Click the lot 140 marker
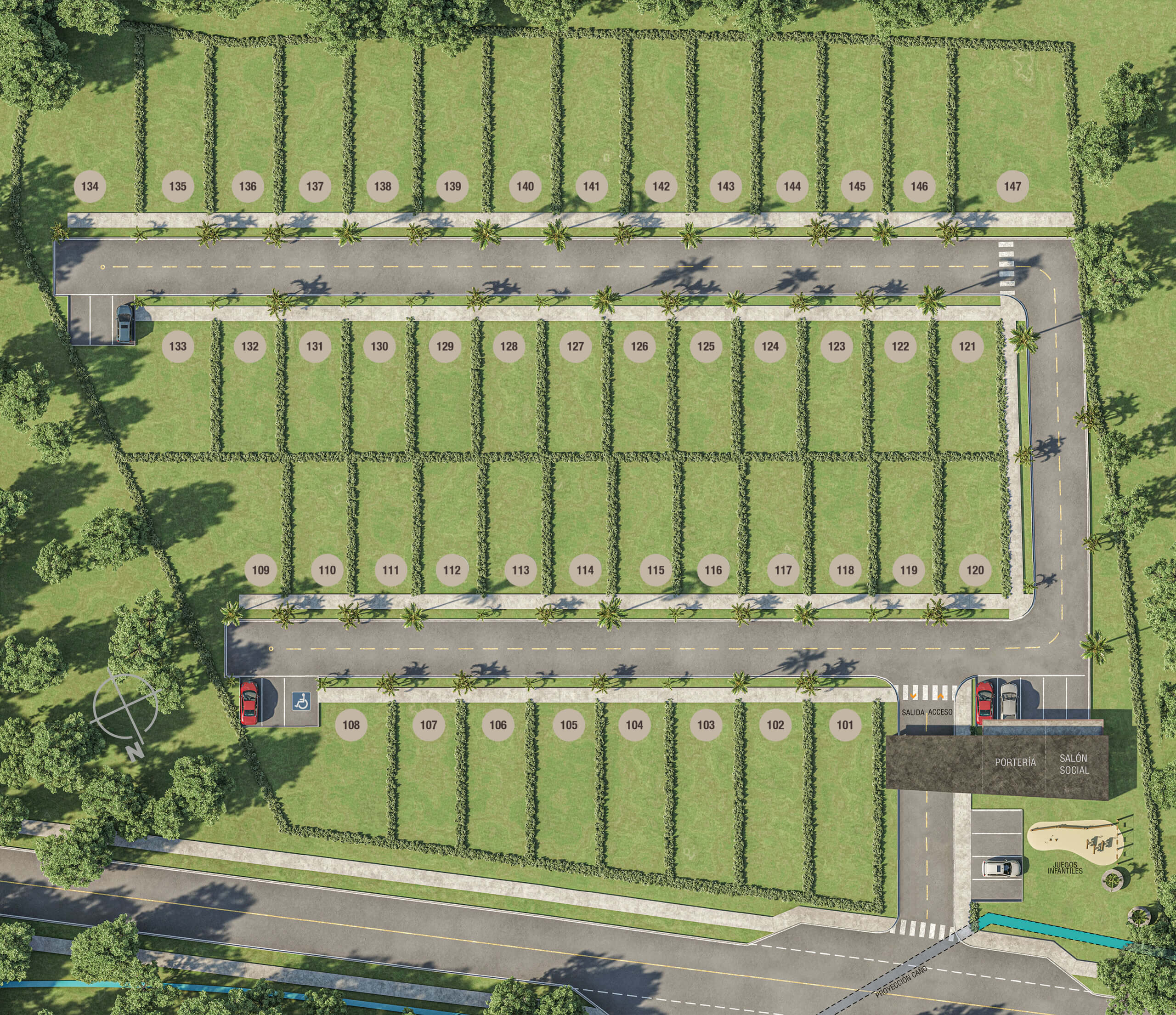The height and width of the screenshot is (1015, 1176). tap(525, 186)
